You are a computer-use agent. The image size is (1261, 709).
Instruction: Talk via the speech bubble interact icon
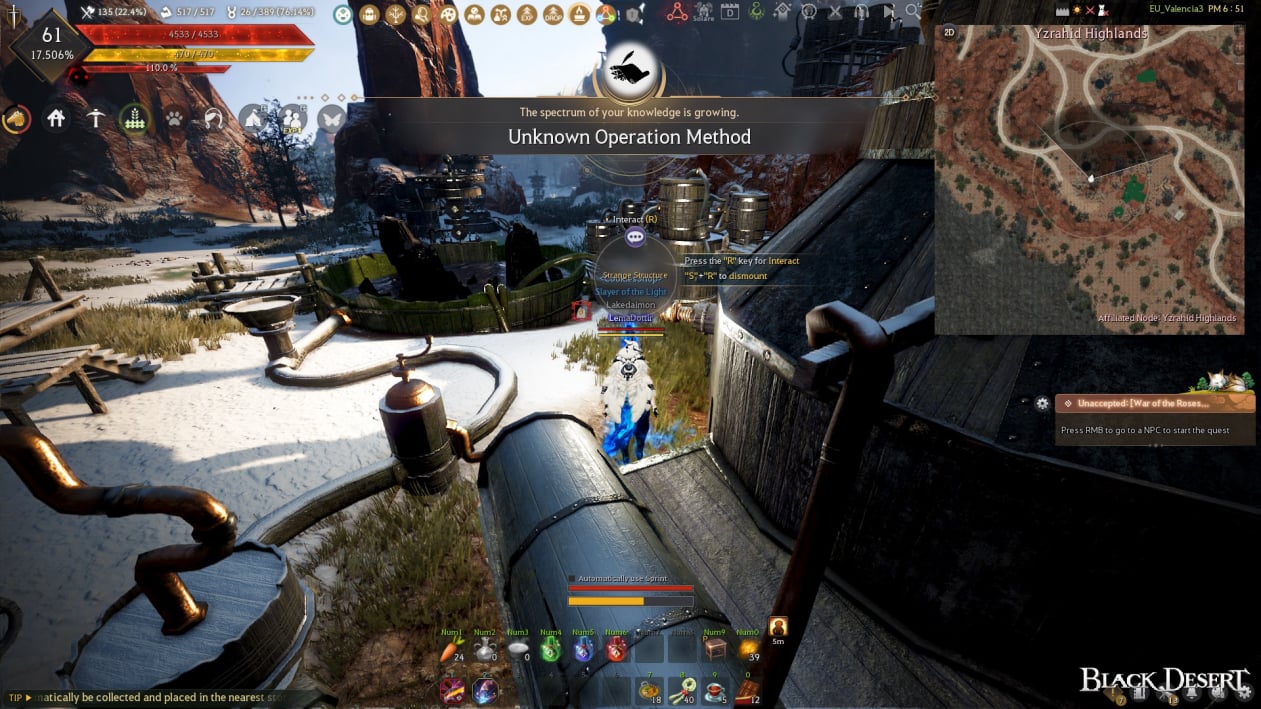click(634, 237)
